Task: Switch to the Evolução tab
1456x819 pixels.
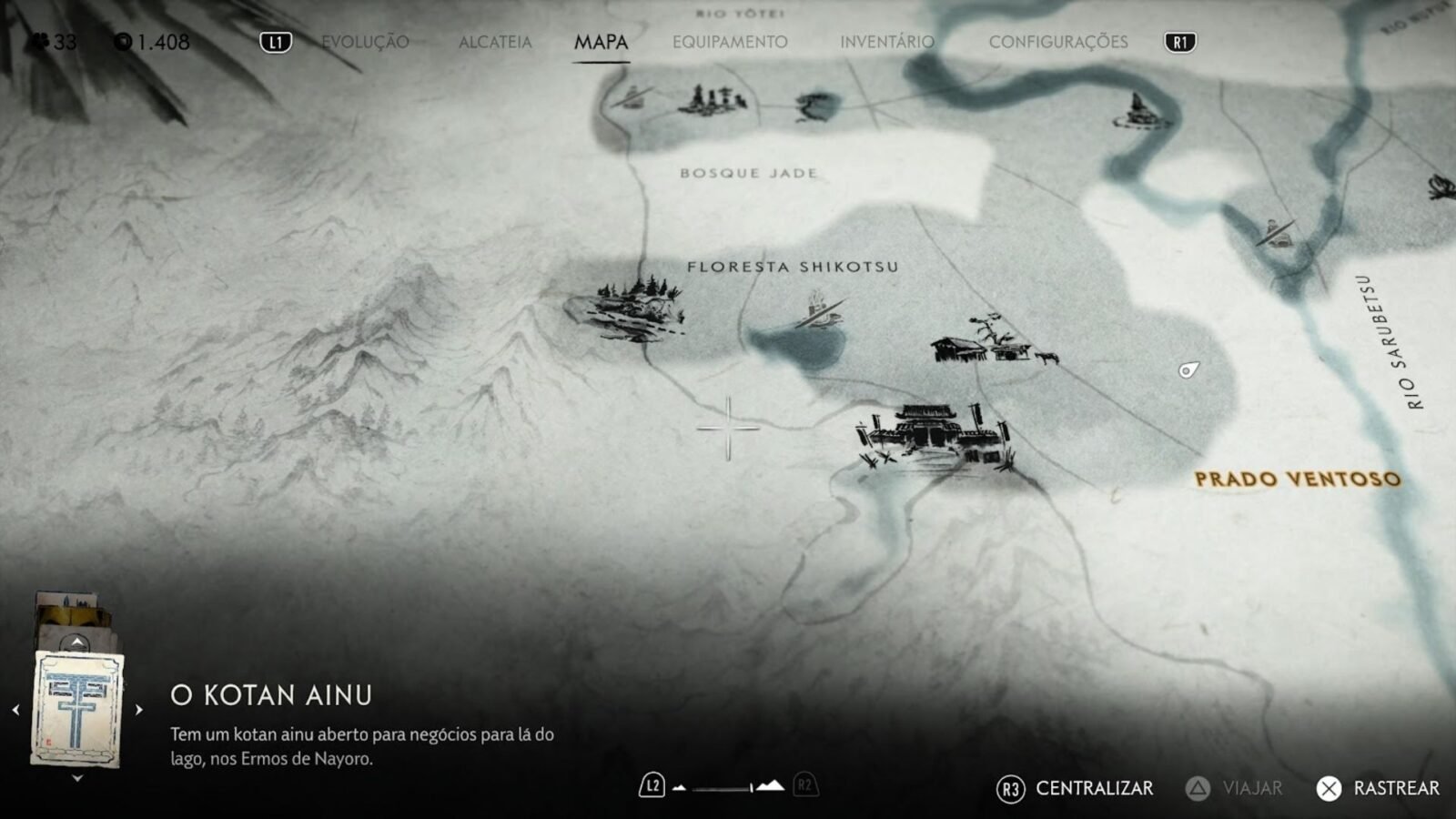Action: (365, 42)
